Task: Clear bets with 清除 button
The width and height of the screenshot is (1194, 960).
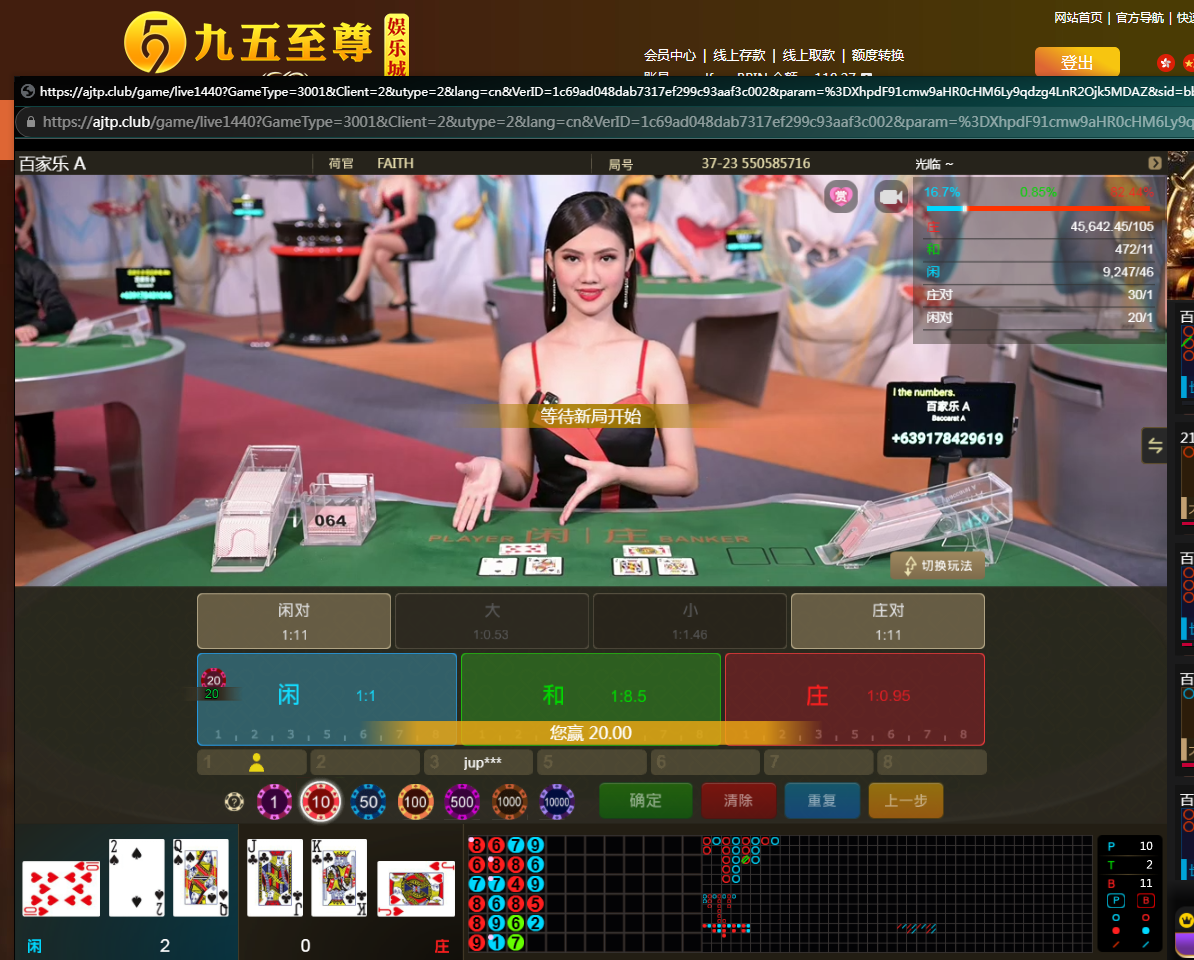Action: tap(738, 801)
